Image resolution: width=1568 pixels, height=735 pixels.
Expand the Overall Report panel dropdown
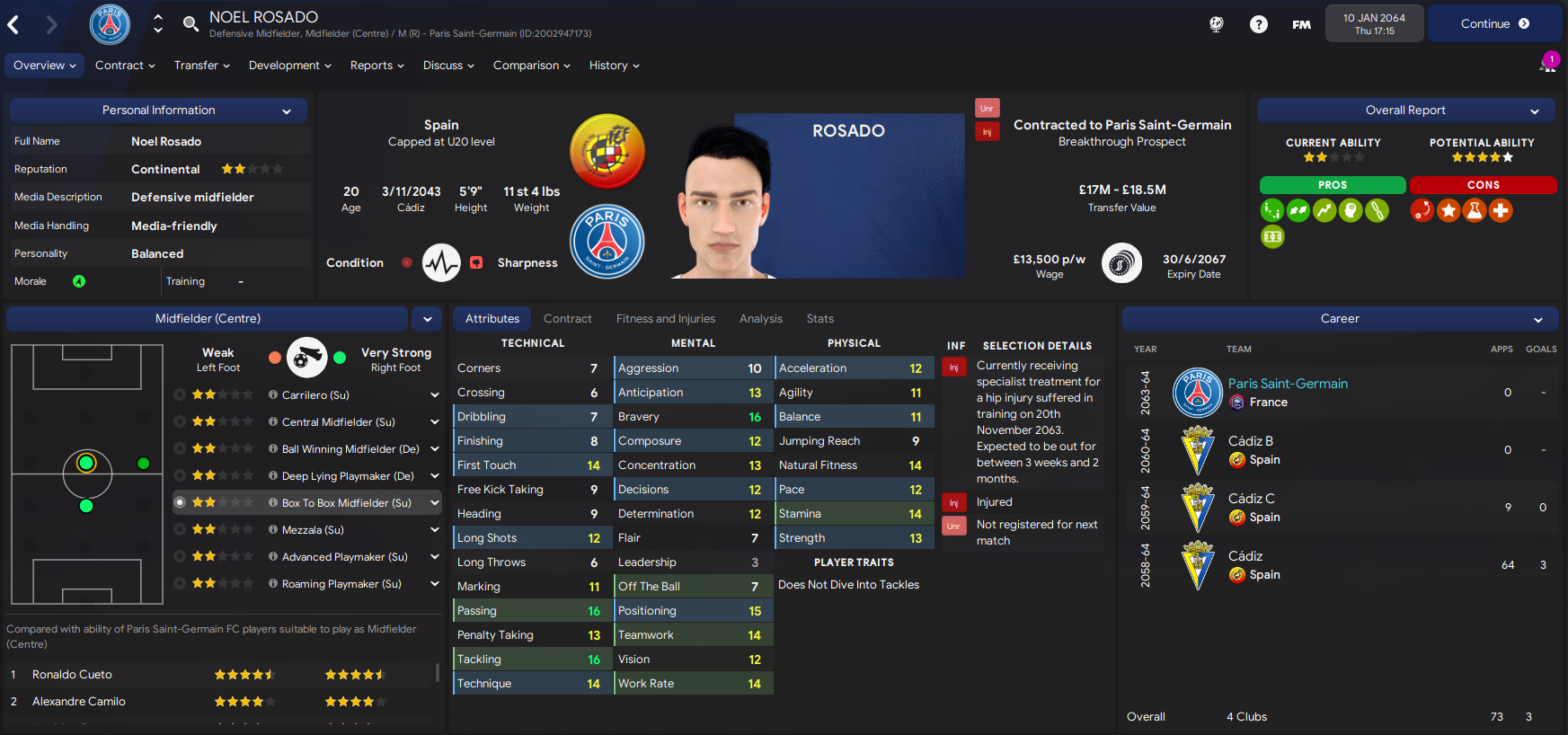pyautogui.click(x=1535, y=111)
